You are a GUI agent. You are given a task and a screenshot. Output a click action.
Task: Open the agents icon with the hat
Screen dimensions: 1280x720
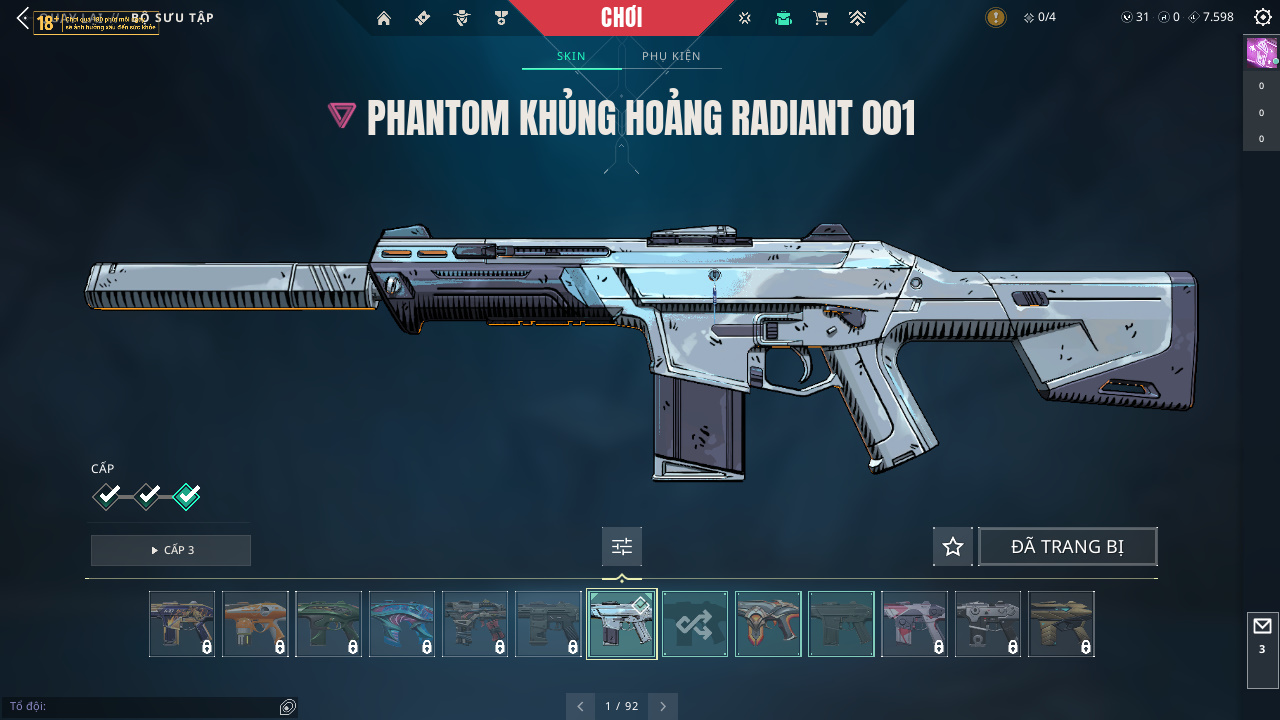point(461,18)
